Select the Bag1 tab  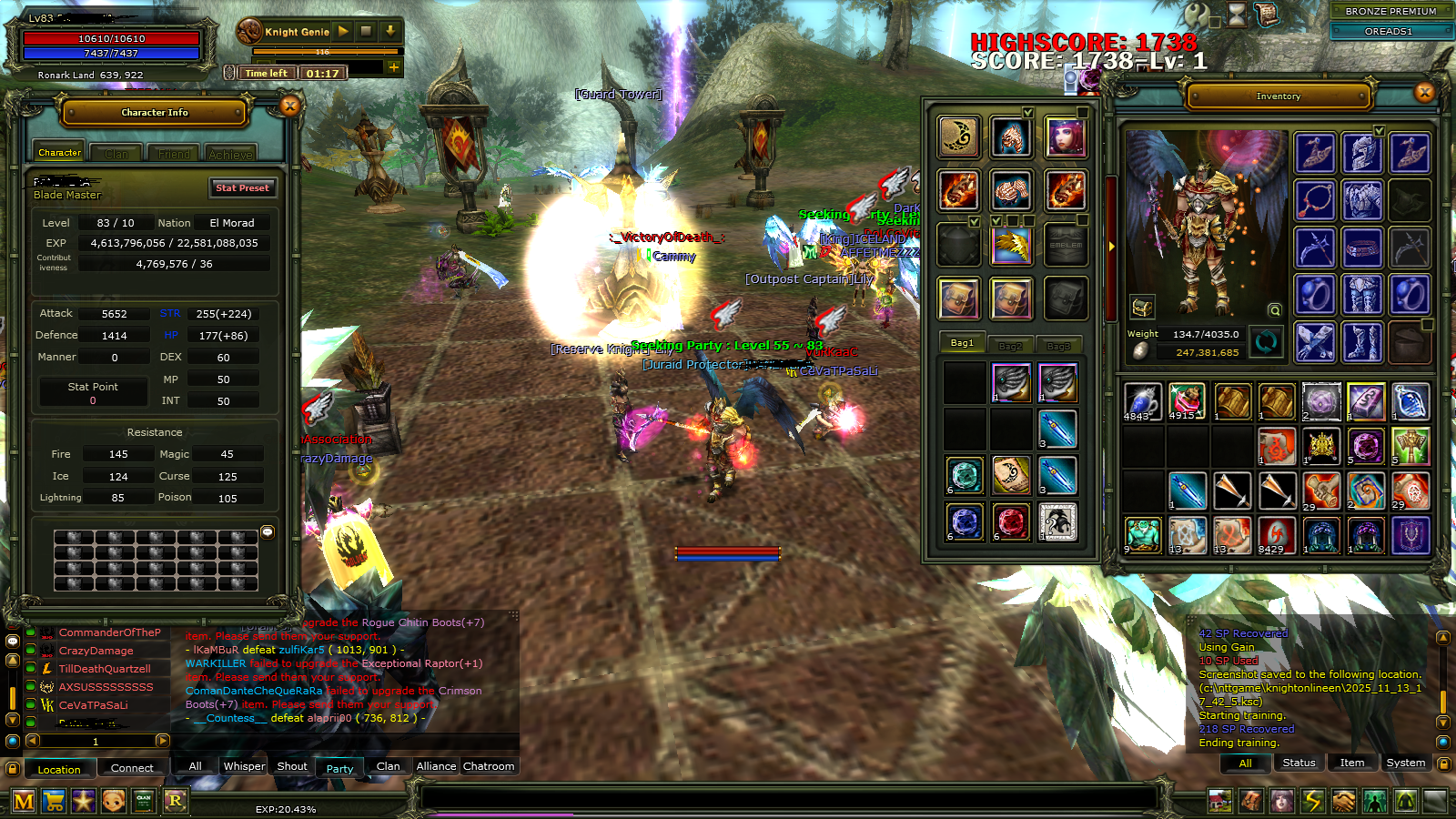coord(962,343)
